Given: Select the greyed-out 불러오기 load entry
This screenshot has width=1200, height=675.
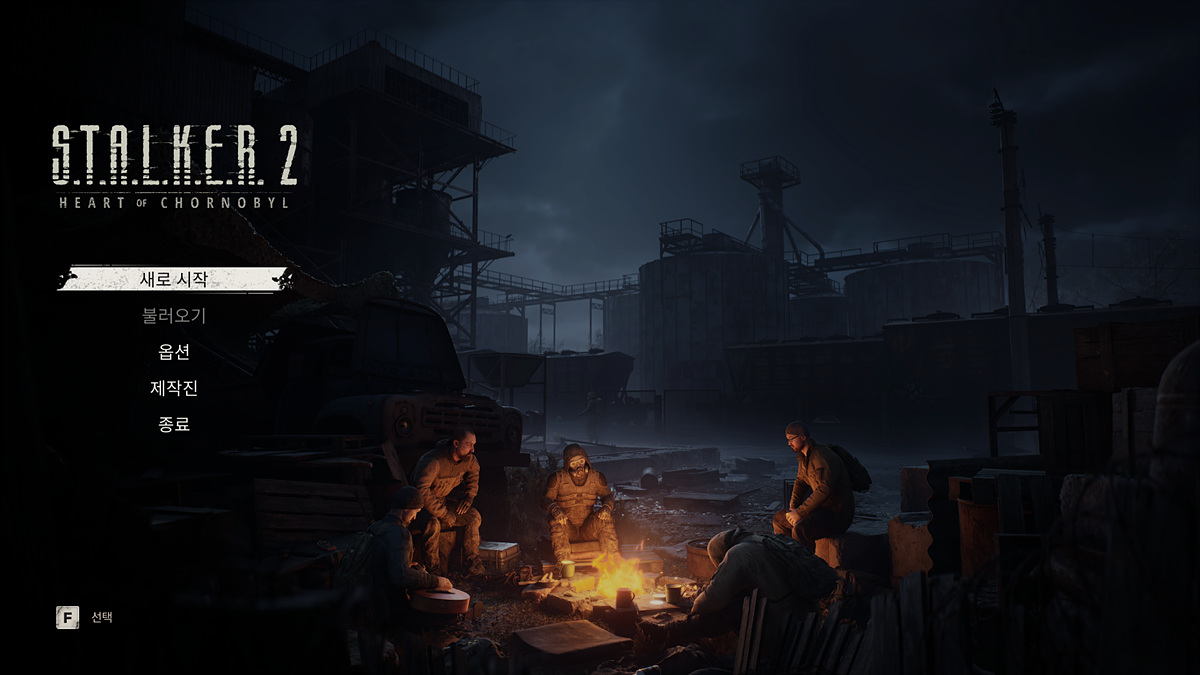Looking at the screenshot, I should point(174,316).
